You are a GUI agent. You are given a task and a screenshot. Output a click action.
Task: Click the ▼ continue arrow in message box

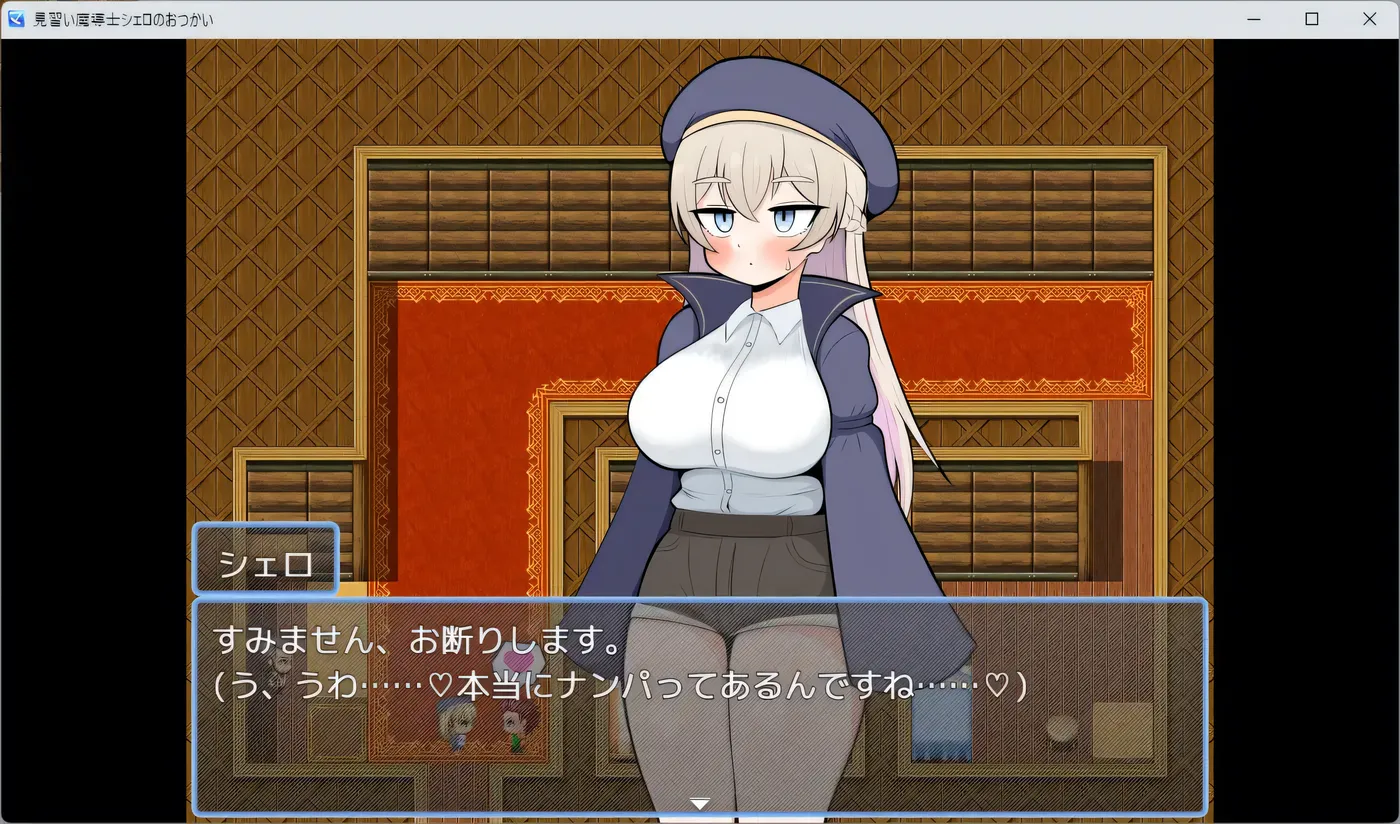point(699,802)
